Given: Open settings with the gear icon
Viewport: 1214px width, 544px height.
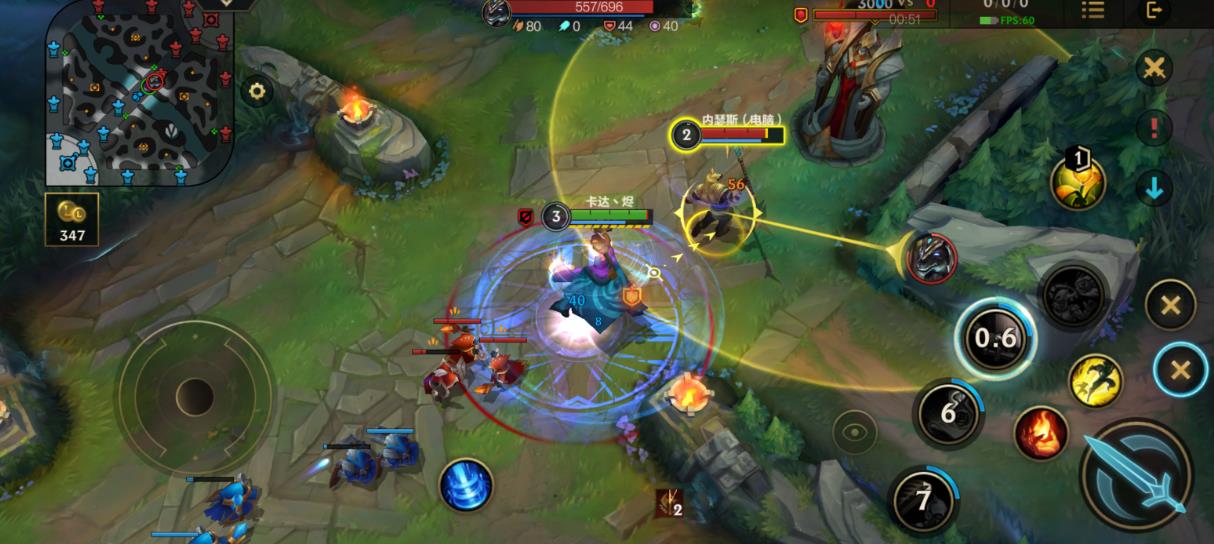Looking at the screenshot, I should [x=257, y=92].
